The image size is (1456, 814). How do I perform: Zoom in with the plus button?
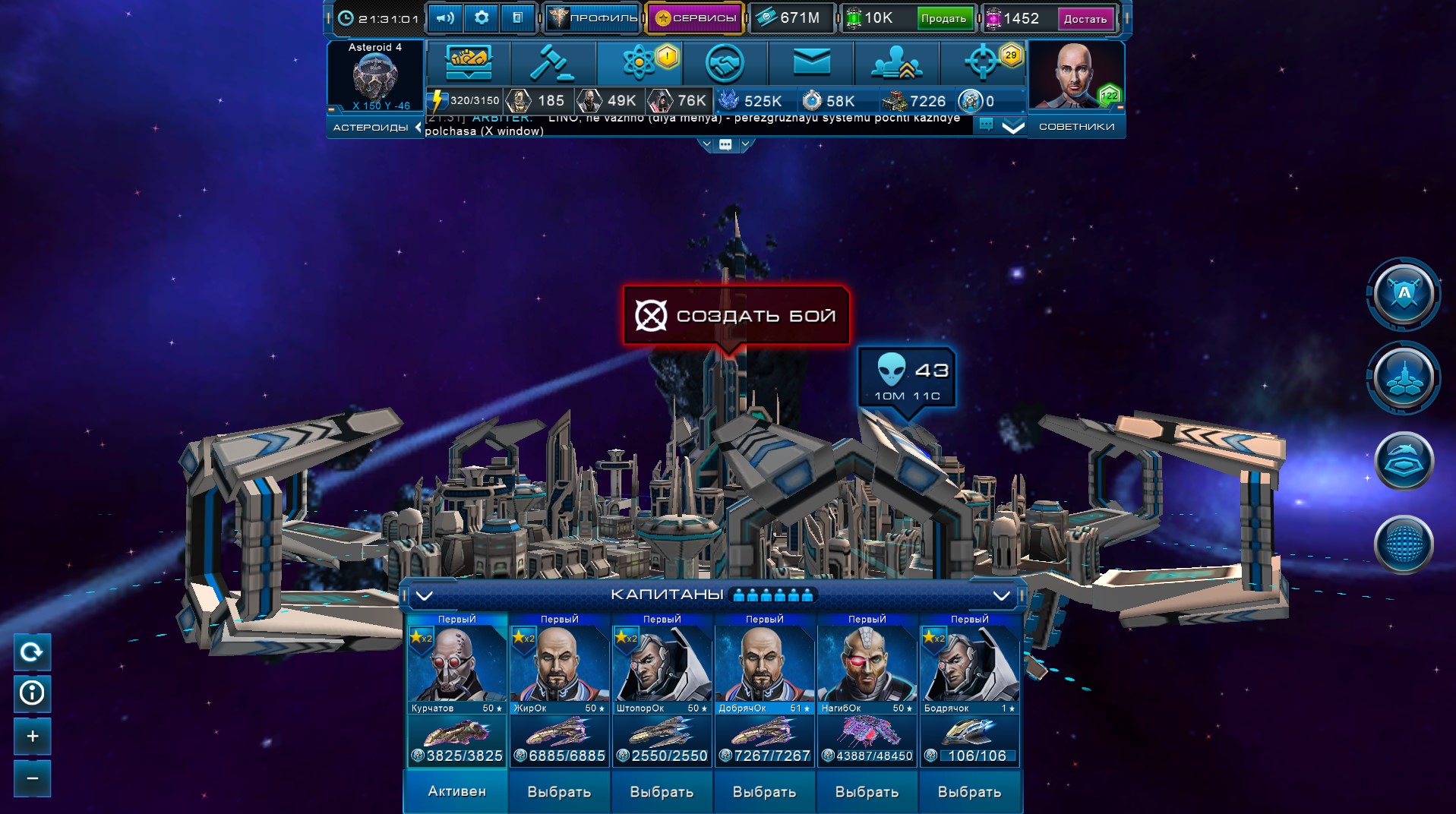(32, 736)
